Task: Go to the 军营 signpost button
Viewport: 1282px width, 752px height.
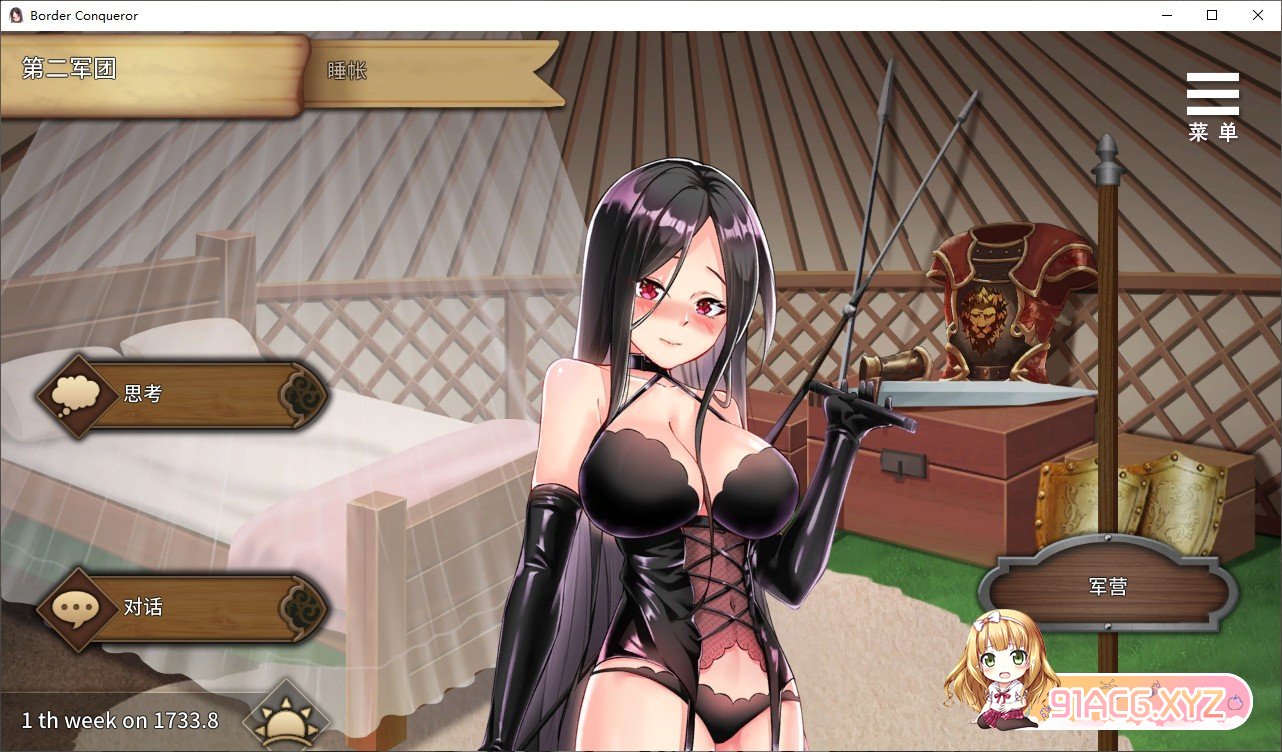Action: [x=1107, y=587]
